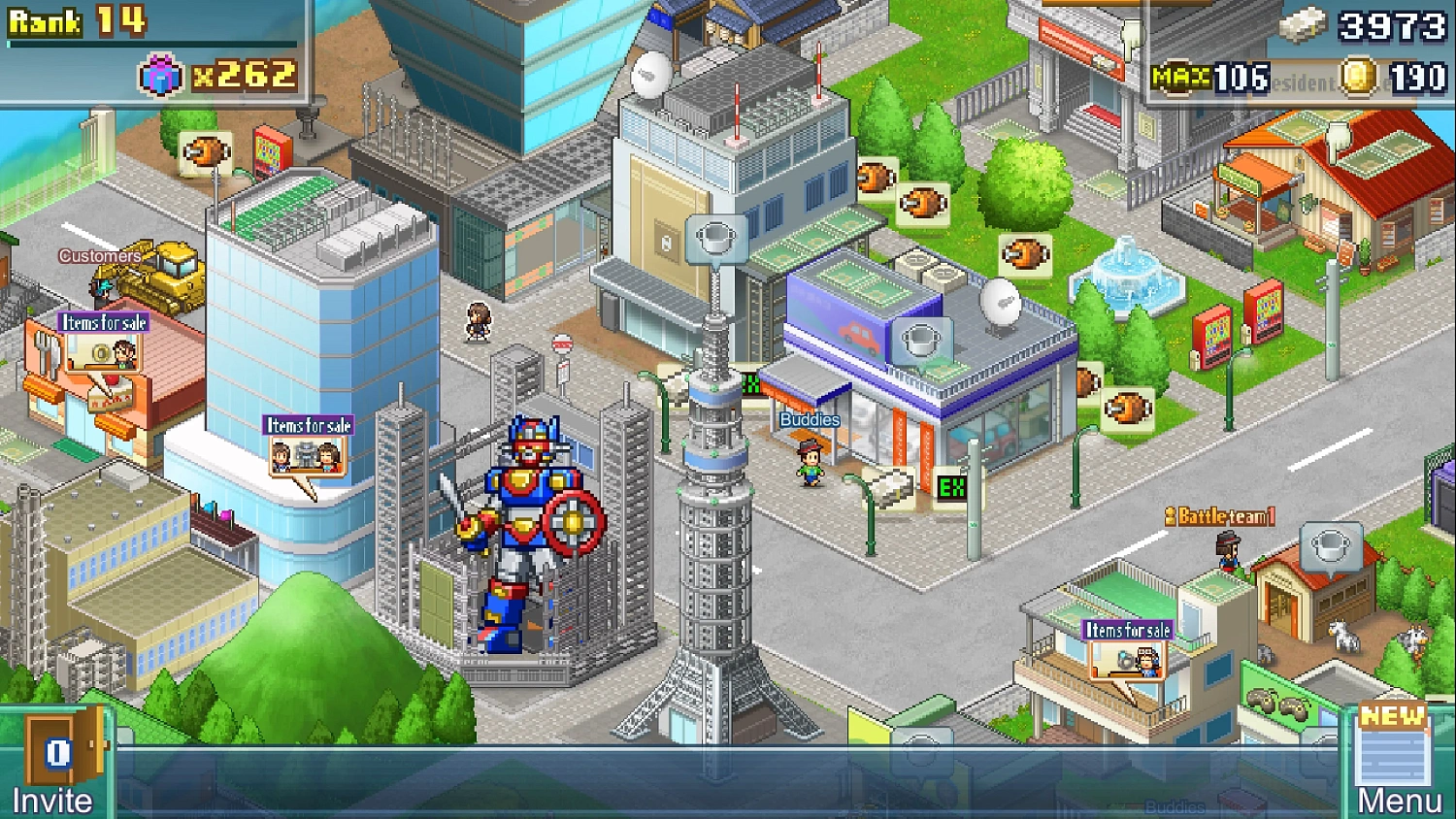Tap the NEW badge on the Menu button
The width and height of the screenshot is (1456, 819).
click(x=1392, y=719)
